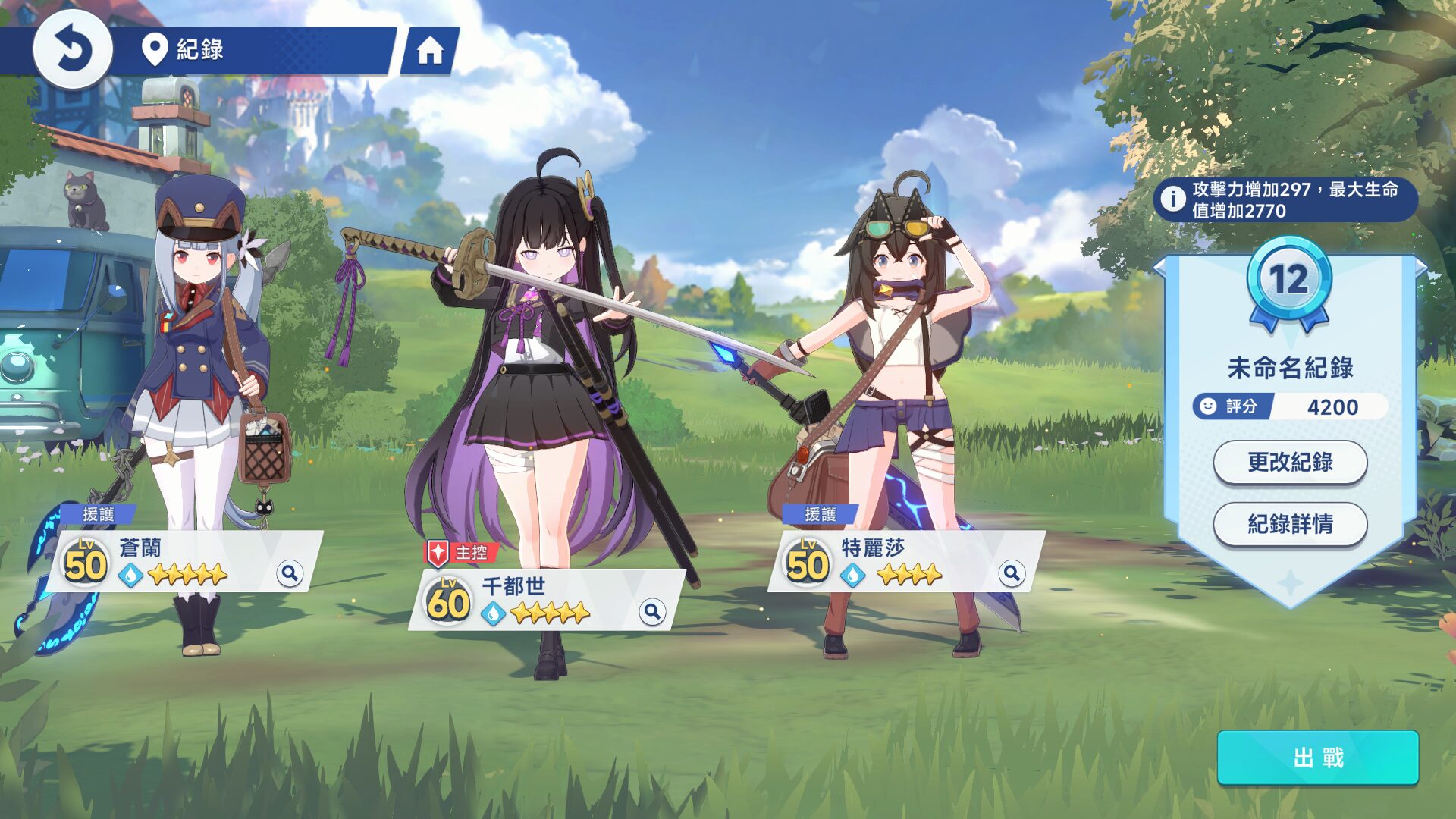This screenshot has width=1456, height=819.
Task: Inspect 千都世 with her magnifier icon
Action: [651, 611]
